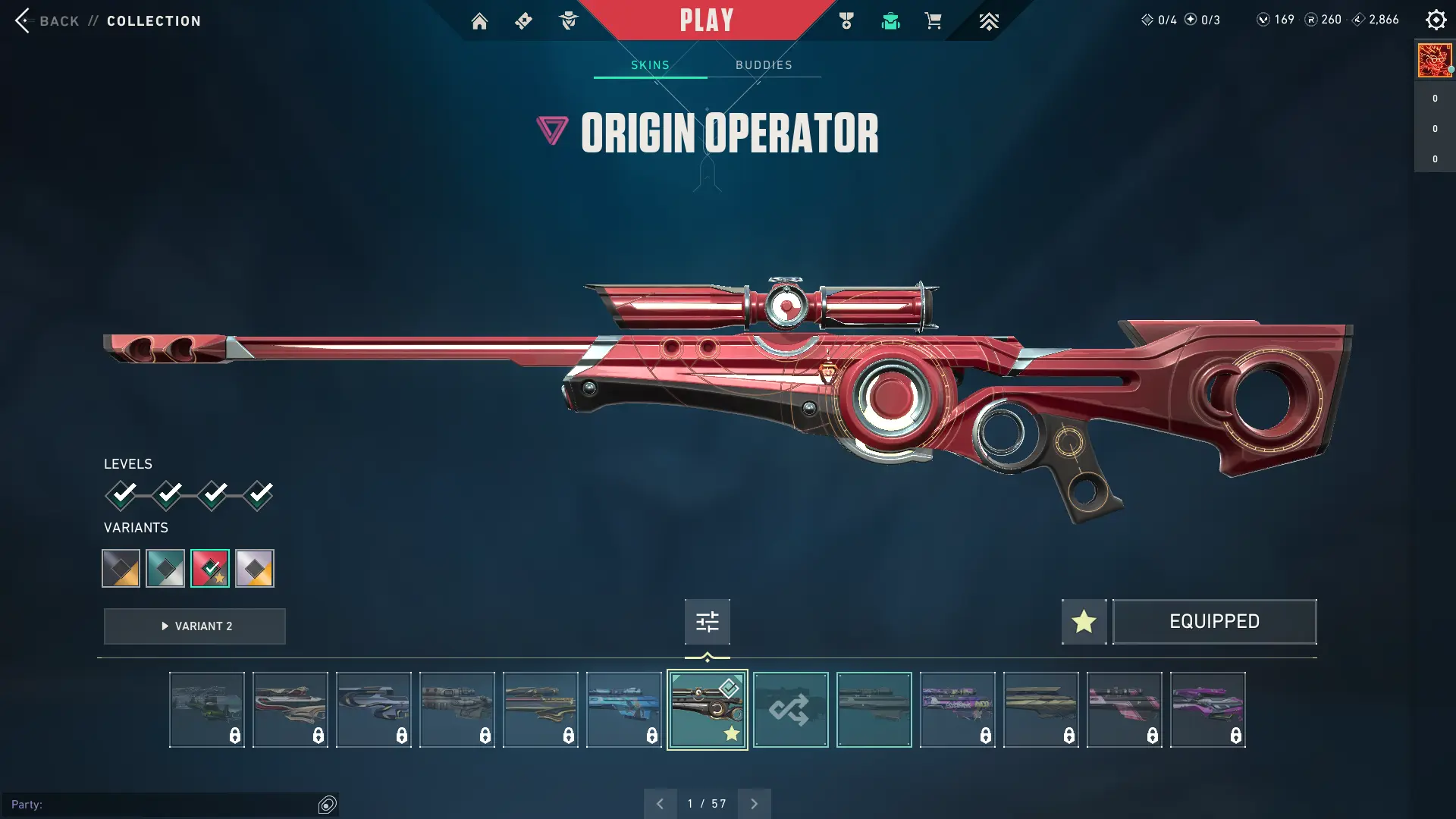The image size is (1456, 819).
Task: Play the Variant 2 preview video
Action: tap(195, 626)
